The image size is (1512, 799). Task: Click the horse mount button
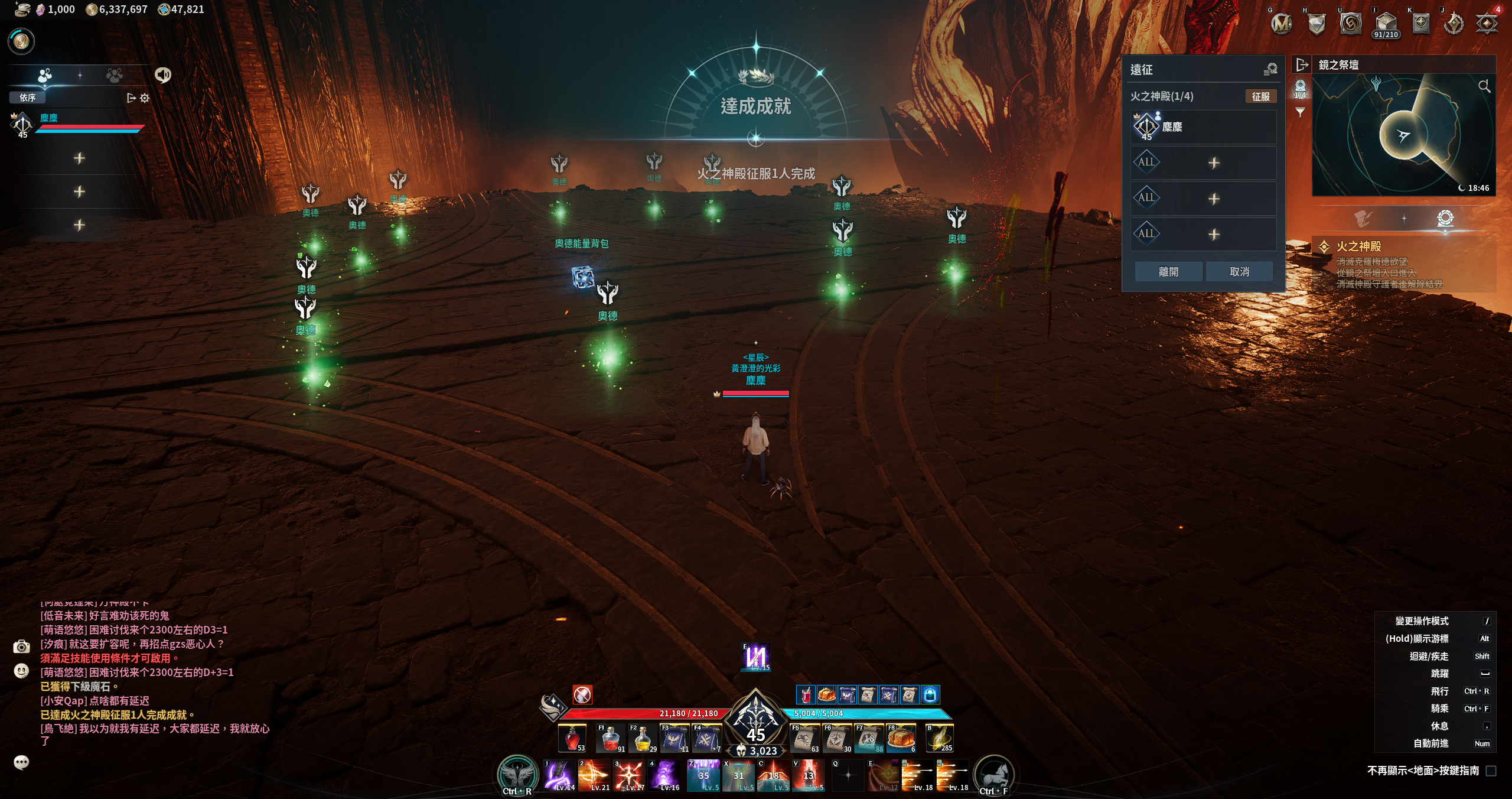pos(994,775)
